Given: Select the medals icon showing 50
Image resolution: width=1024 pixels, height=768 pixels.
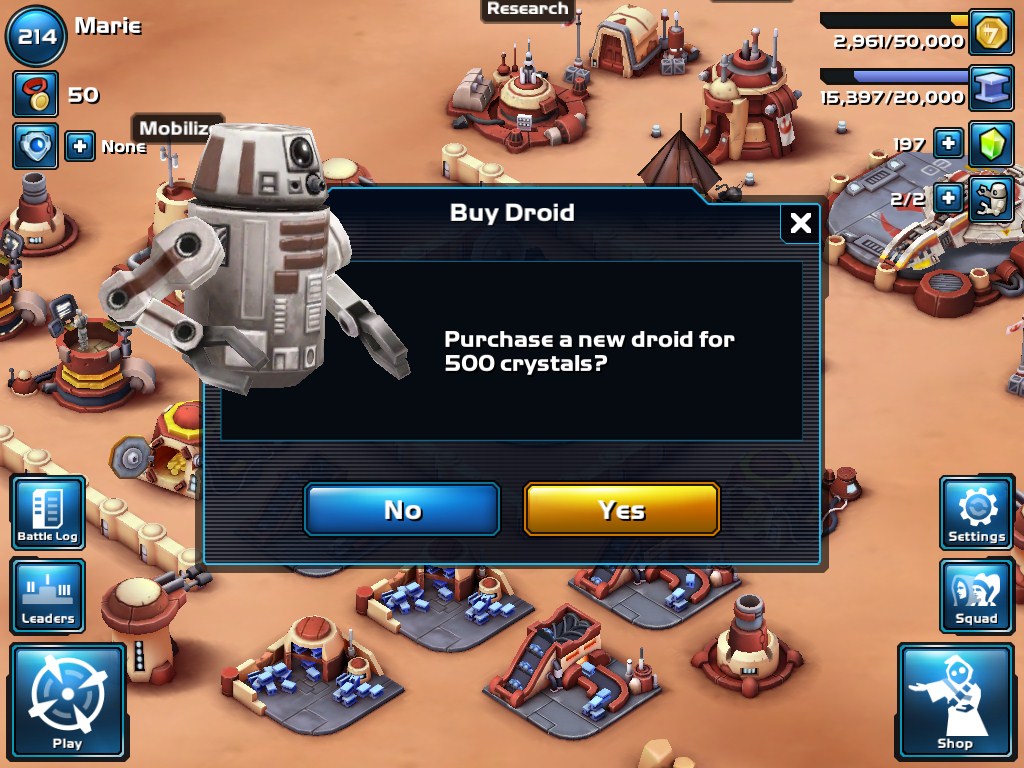Looking at the screenshot, I should coord(36,95).
